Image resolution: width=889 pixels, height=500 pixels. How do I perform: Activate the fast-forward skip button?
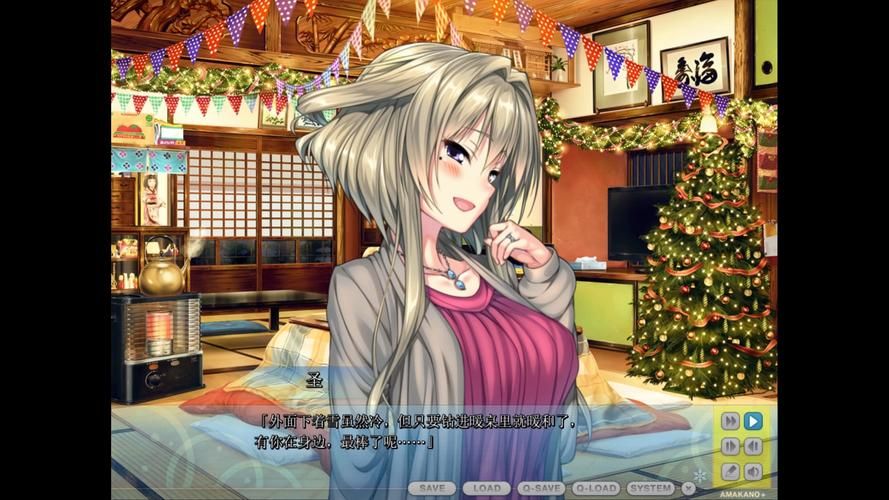(731, 421)
